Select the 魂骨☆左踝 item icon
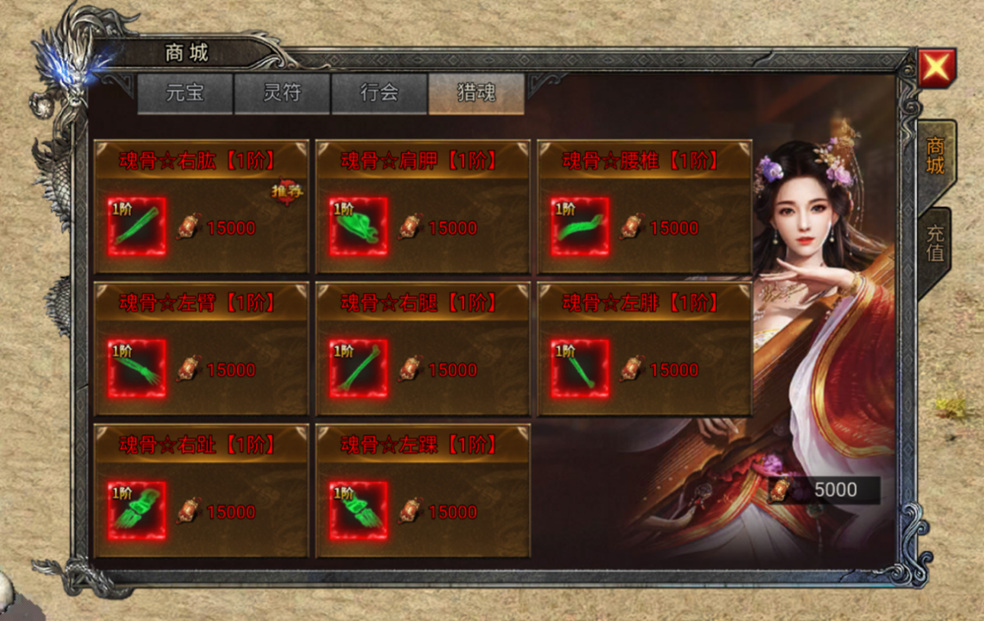Viewport: 984px width, 621px height. [x=359, y=511]
